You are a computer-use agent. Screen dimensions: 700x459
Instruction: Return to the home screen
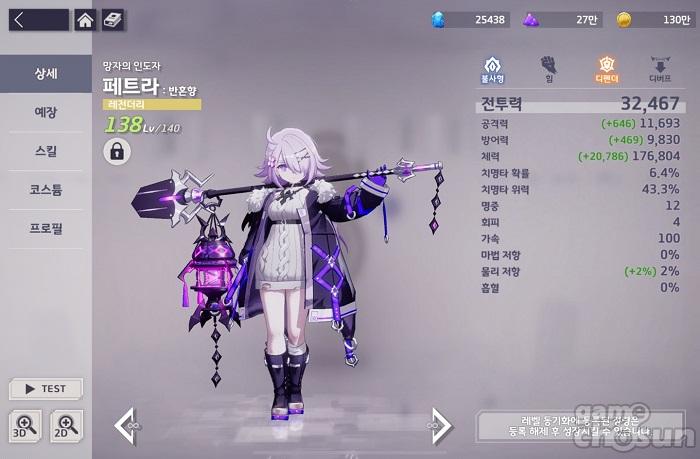[x=86, y=19]
